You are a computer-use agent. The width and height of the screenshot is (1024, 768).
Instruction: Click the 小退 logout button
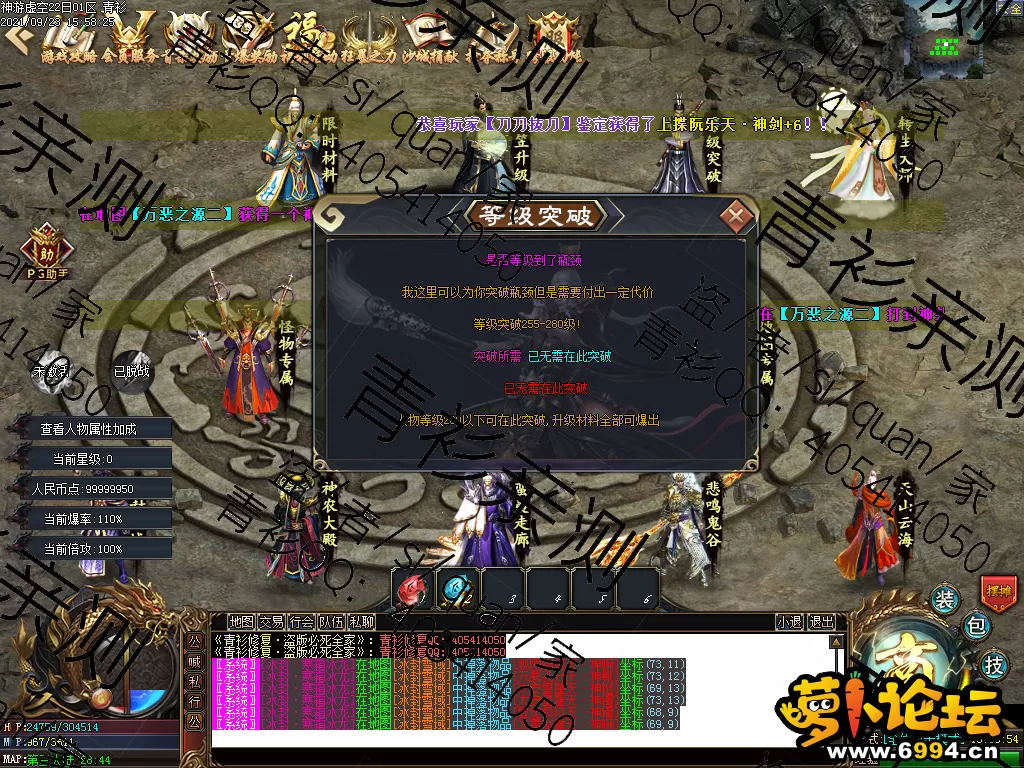[x=789, y=621]
